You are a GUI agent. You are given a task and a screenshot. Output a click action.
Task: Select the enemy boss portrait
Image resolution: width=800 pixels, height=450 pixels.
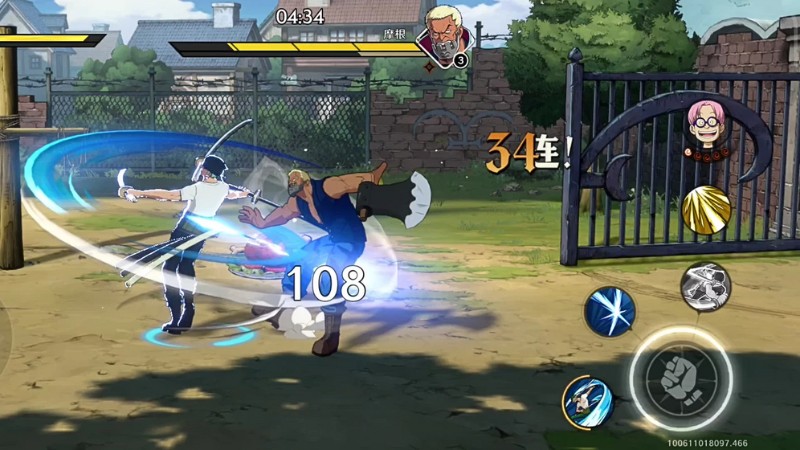(442, 36)
